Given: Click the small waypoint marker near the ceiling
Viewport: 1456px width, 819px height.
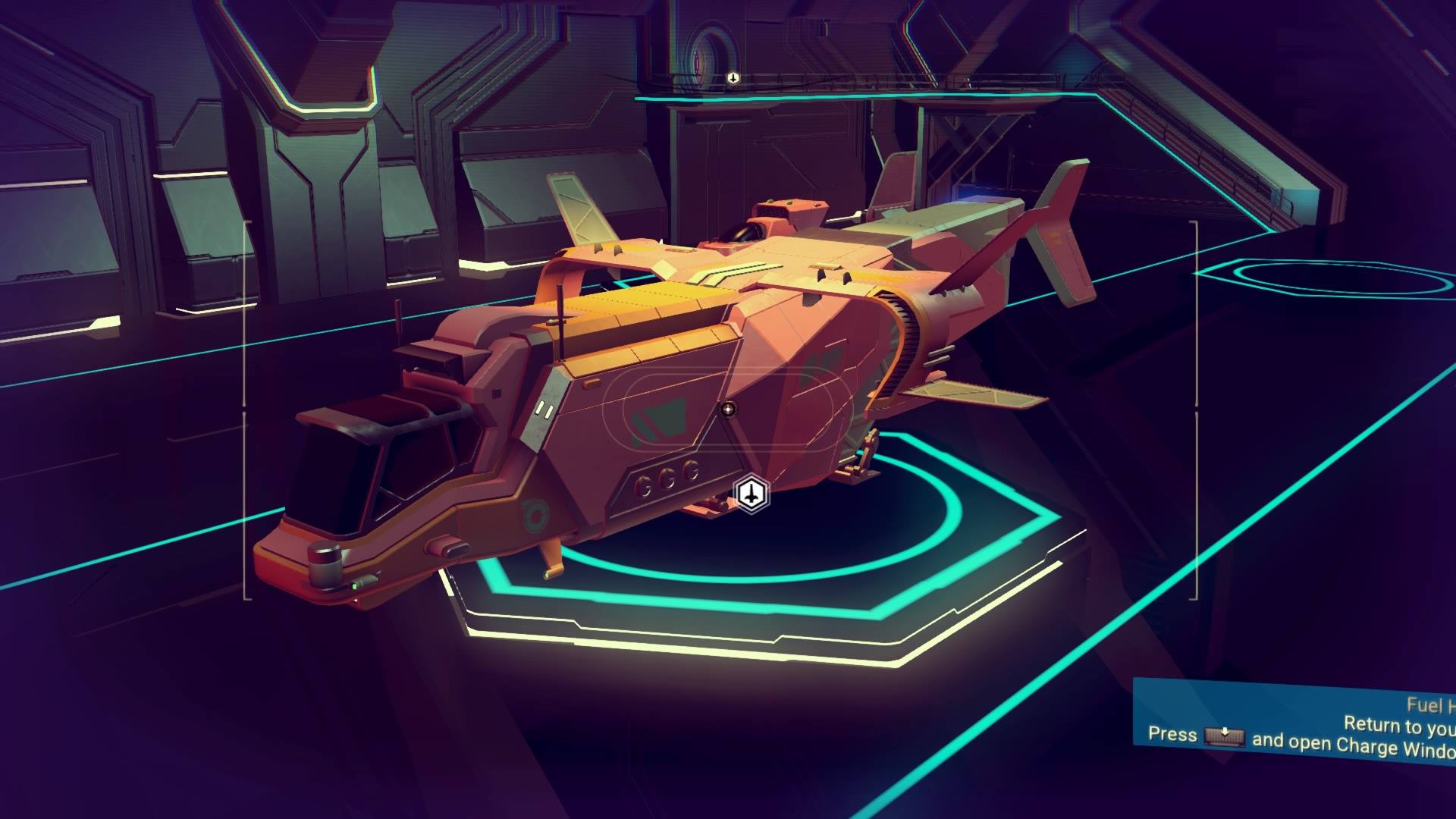Looking at the screenshot, I should tap(733, 77).
